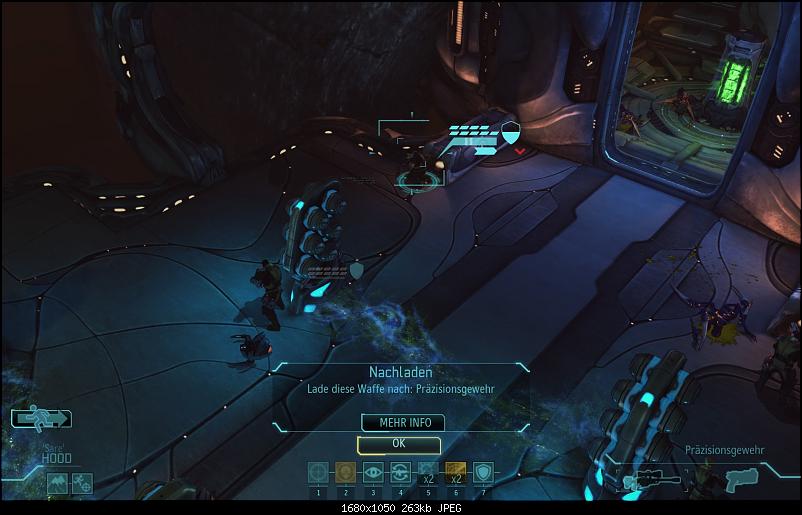Click the mountain perk icon under HOOD
This screenshot has height=515, width=802.
click(57, 483)
